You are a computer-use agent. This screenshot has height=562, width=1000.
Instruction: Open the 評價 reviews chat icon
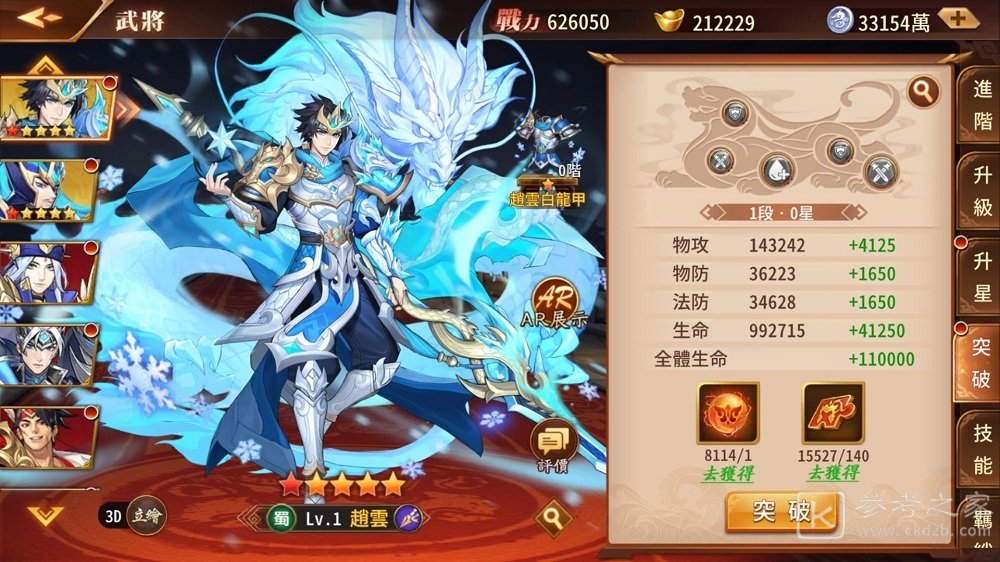click(553, 443)
